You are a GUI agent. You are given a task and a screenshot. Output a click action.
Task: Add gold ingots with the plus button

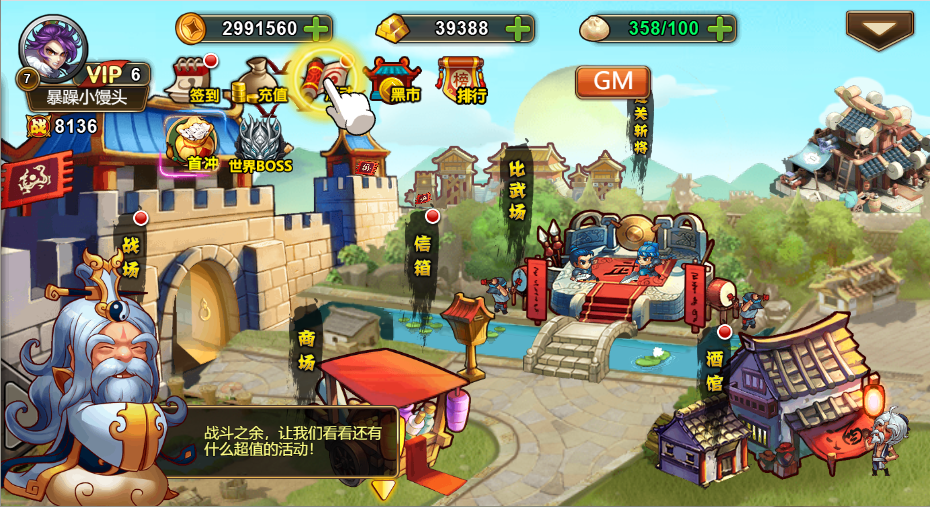[x=518, y=28]
